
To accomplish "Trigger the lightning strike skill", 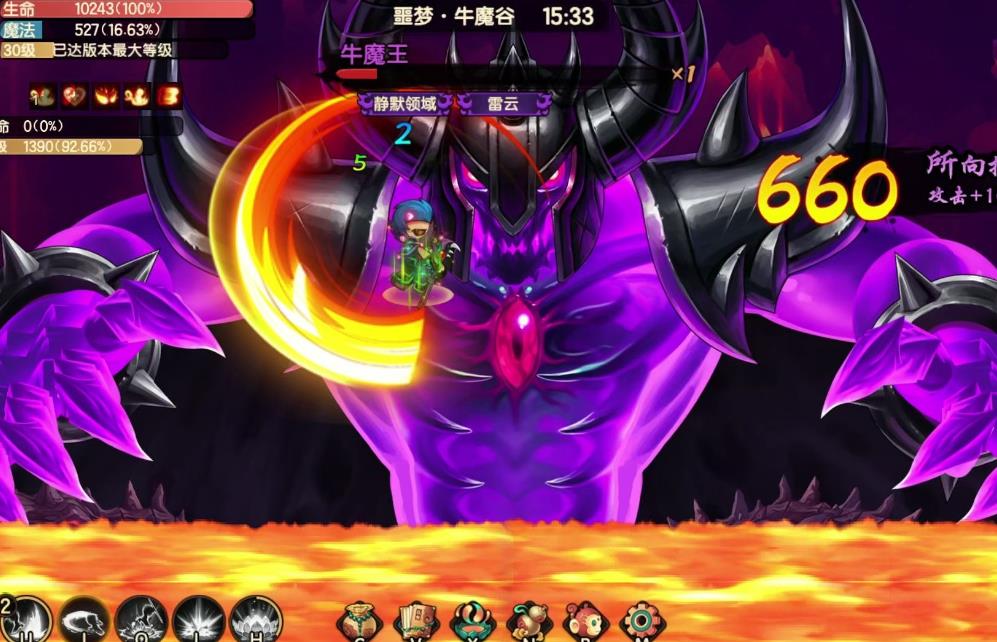I will tap(141, 620).
